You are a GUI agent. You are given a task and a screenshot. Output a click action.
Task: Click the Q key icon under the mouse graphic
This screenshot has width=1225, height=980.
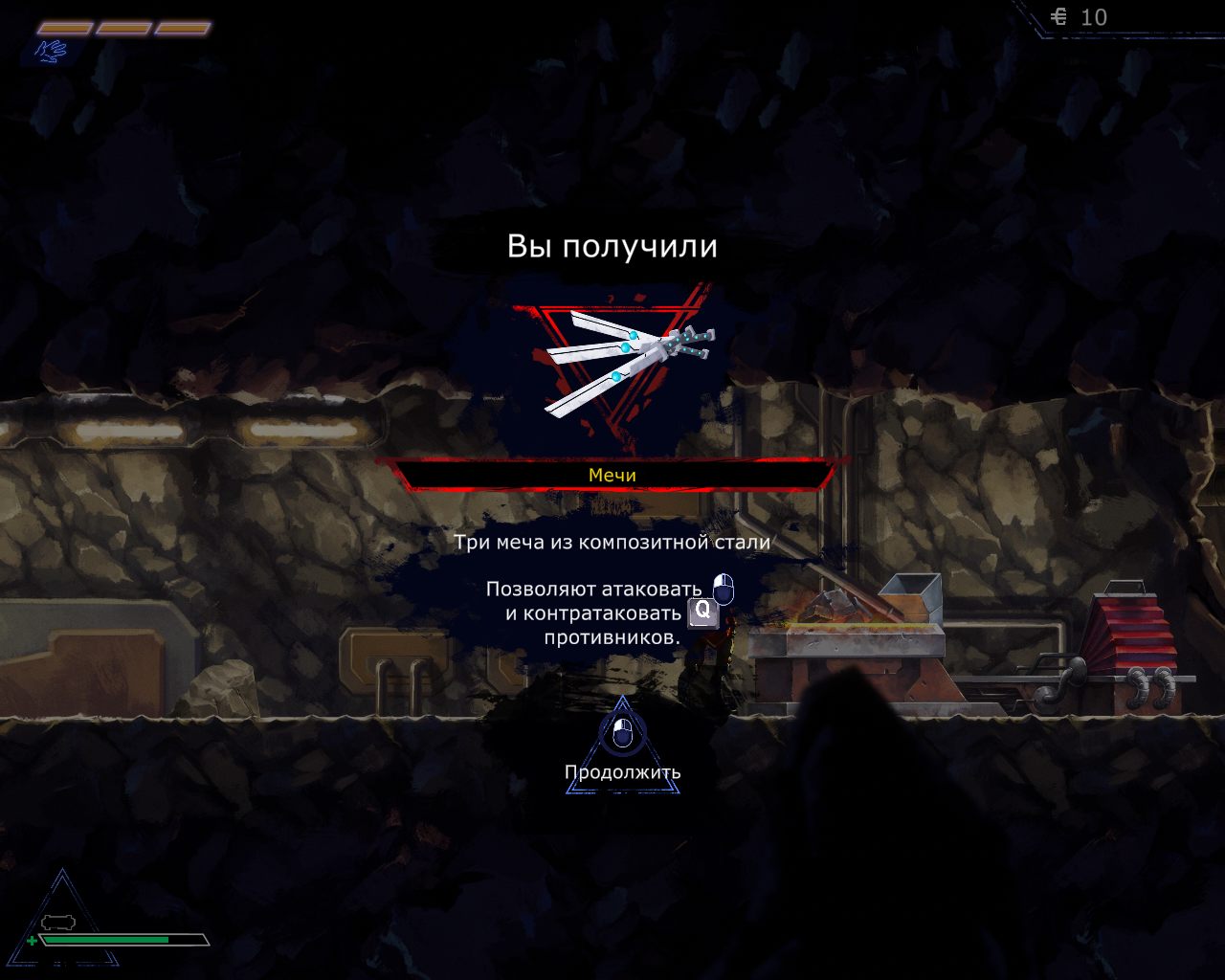pyautogui.click(x=703, y=613)
